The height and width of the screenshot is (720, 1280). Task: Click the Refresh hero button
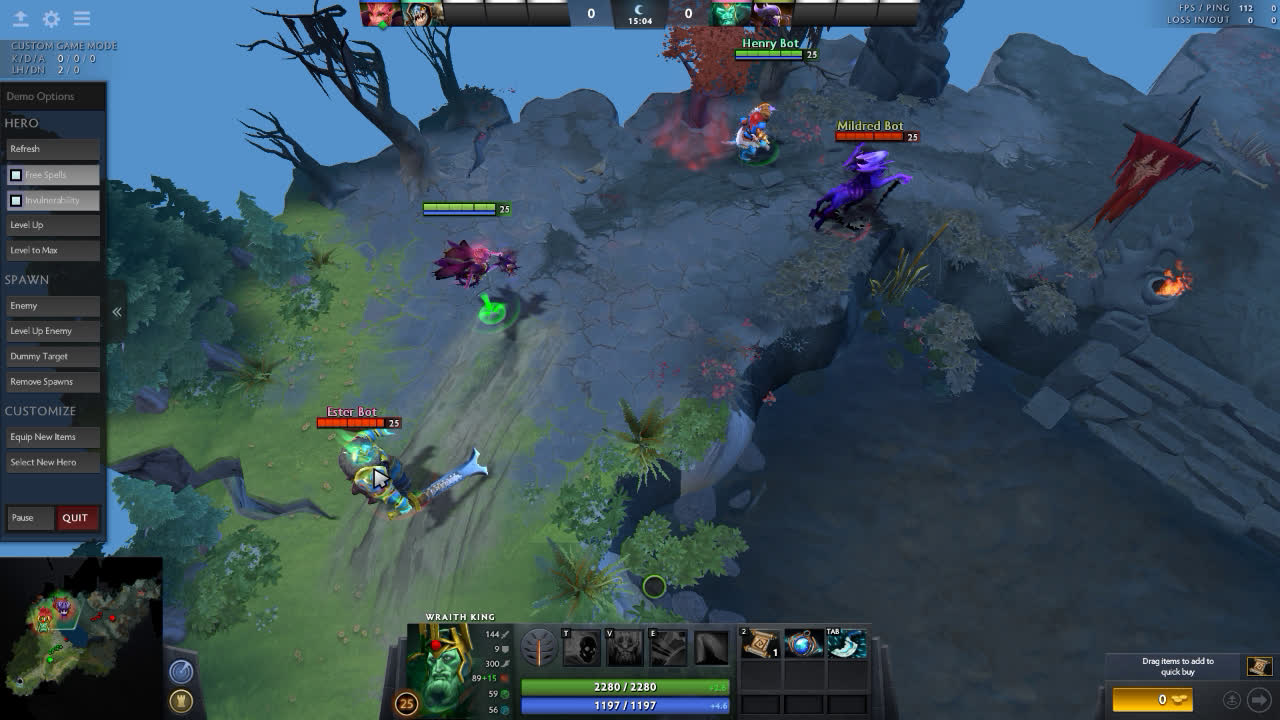coord(53,149)
